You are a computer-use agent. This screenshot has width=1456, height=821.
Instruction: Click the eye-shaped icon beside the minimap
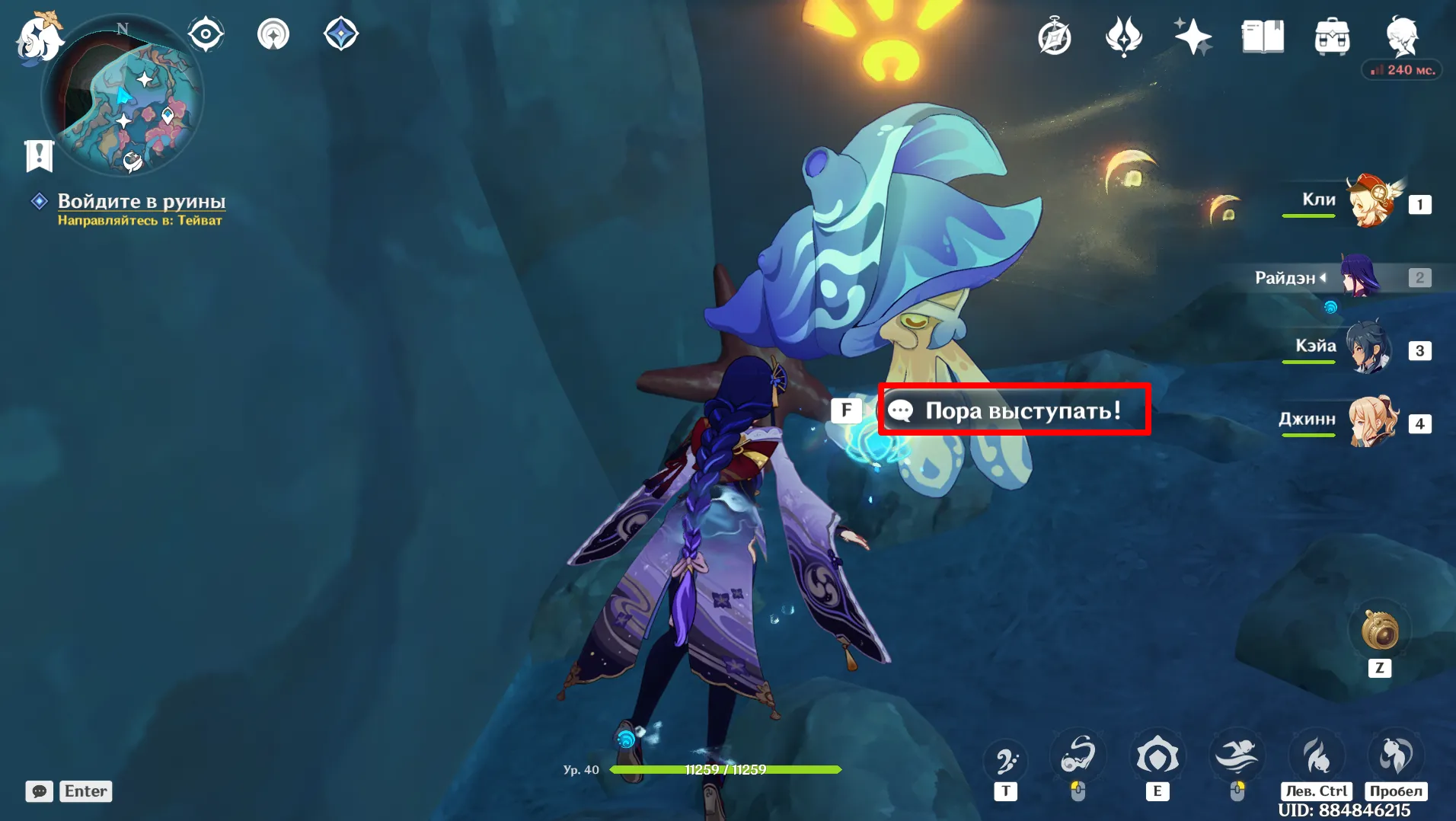(206, 34)
